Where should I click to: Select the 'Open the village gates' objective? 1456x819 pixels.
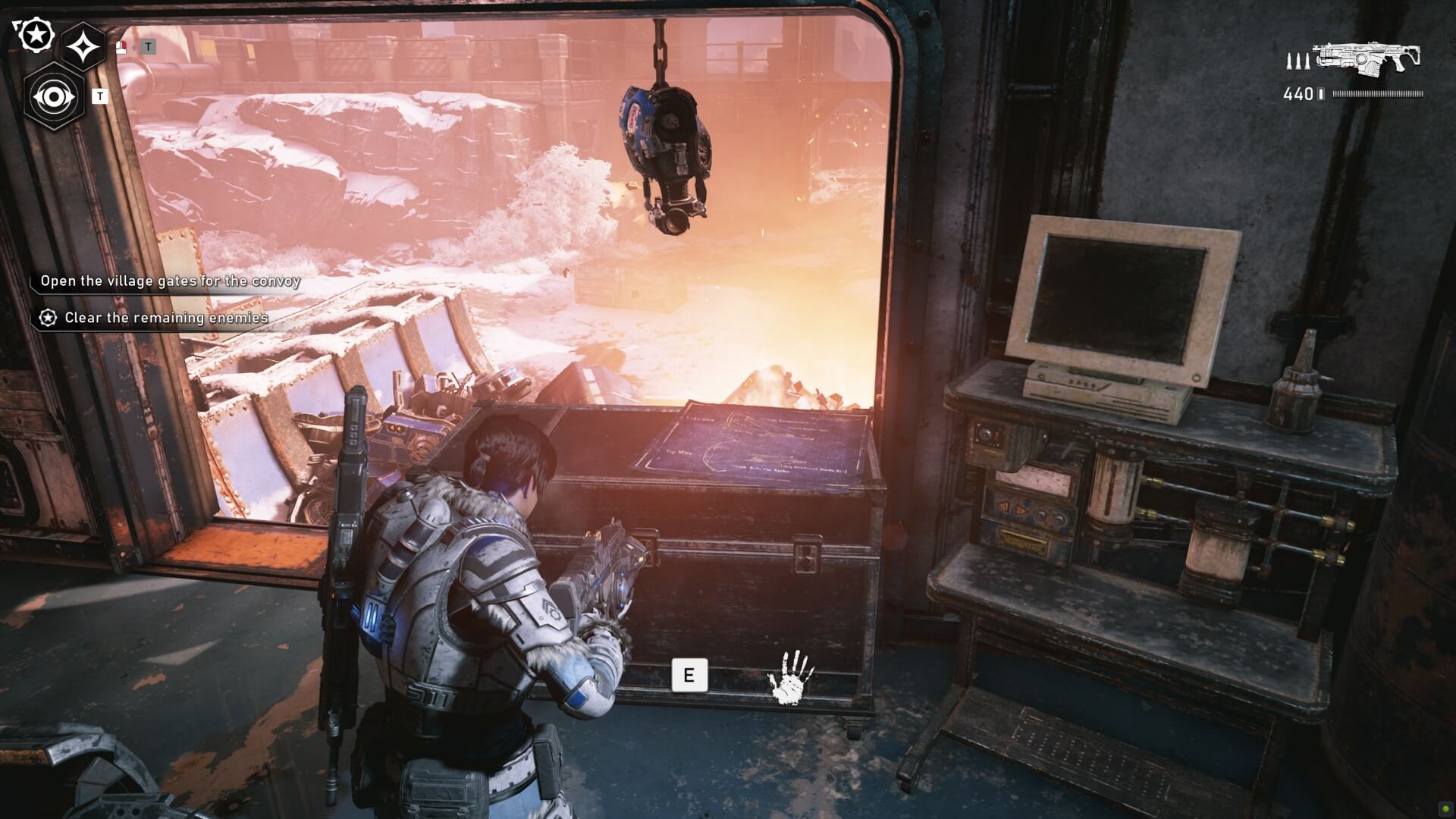tap(170, 281)
